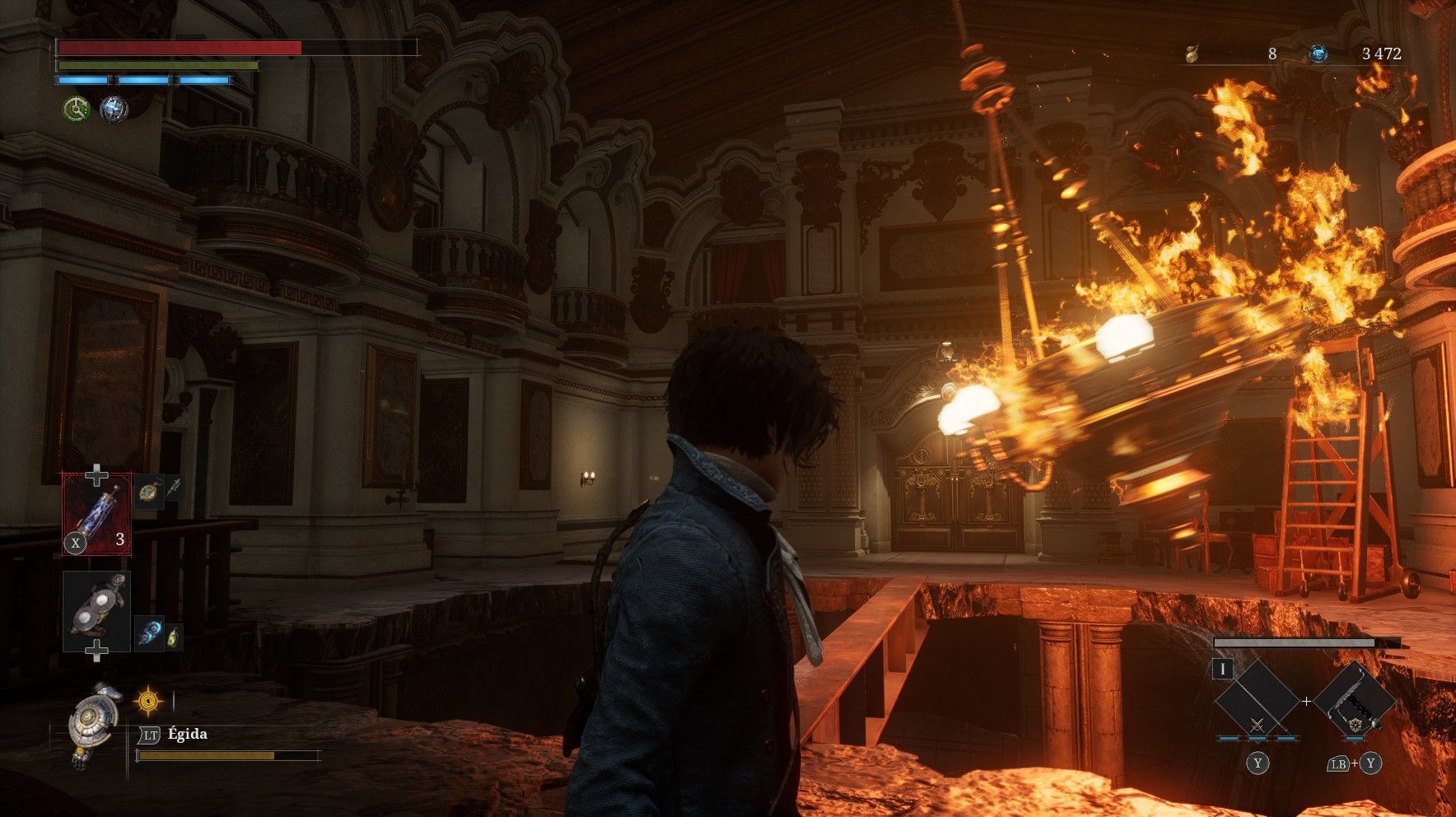
Task: Select the small yellow lantern quick item
Action: point(173,637)
